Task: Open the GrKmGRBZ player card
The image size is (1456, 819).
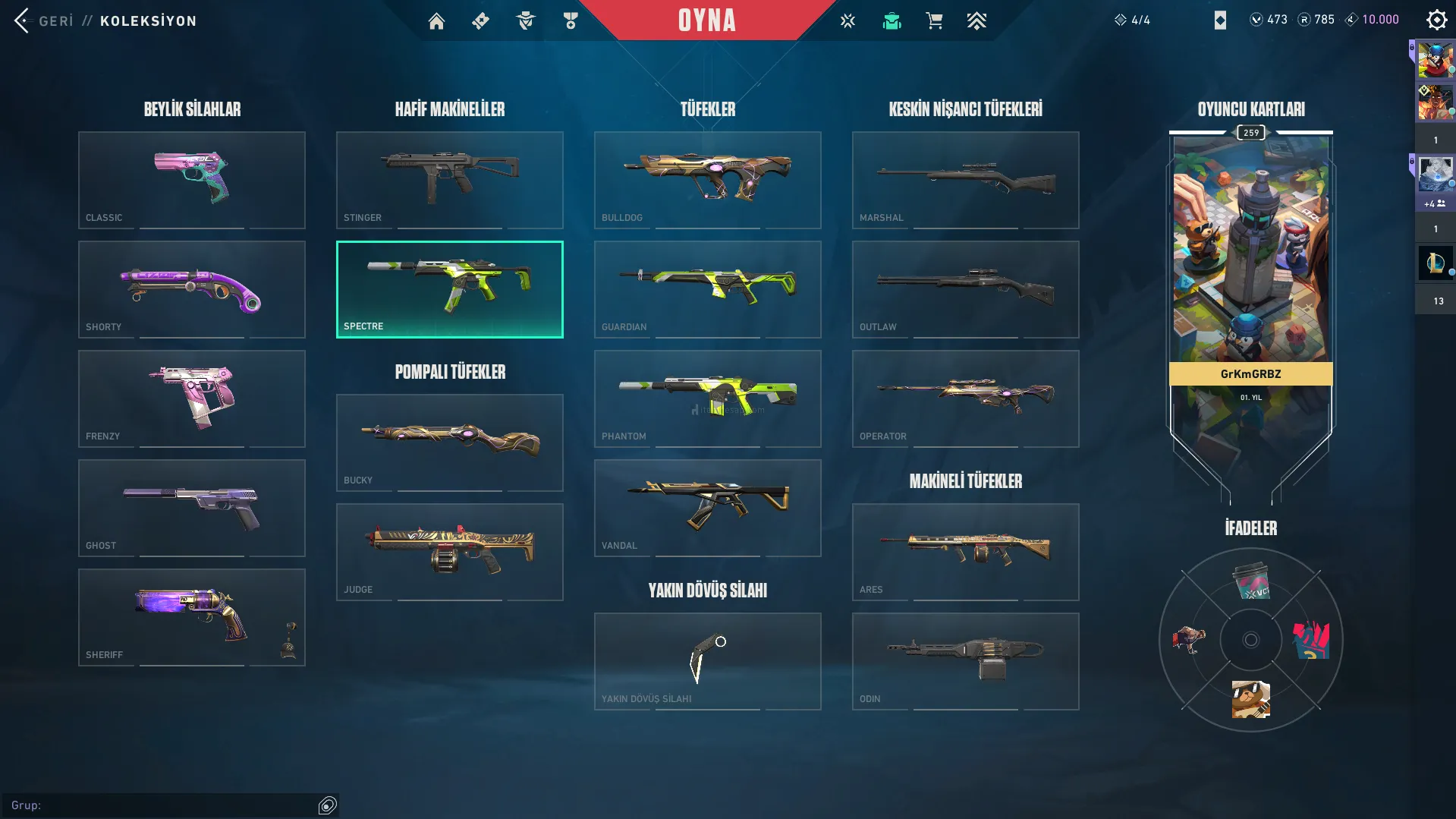Action: tap(1250, 288)
